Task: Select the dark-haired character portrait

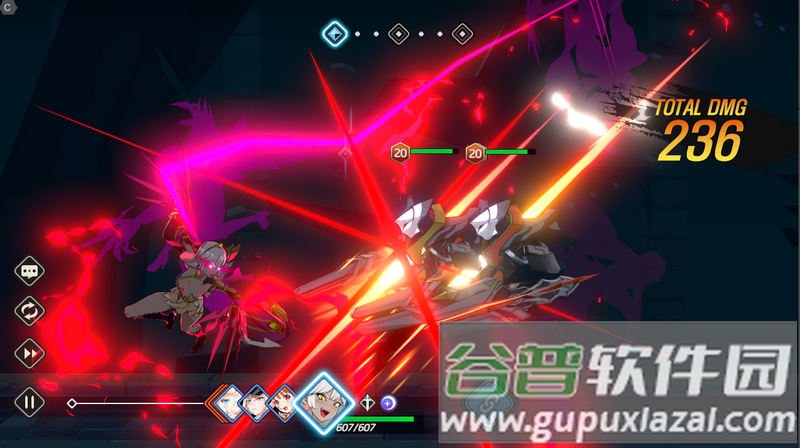Action: pyautogui.click(x=256, y=401)
